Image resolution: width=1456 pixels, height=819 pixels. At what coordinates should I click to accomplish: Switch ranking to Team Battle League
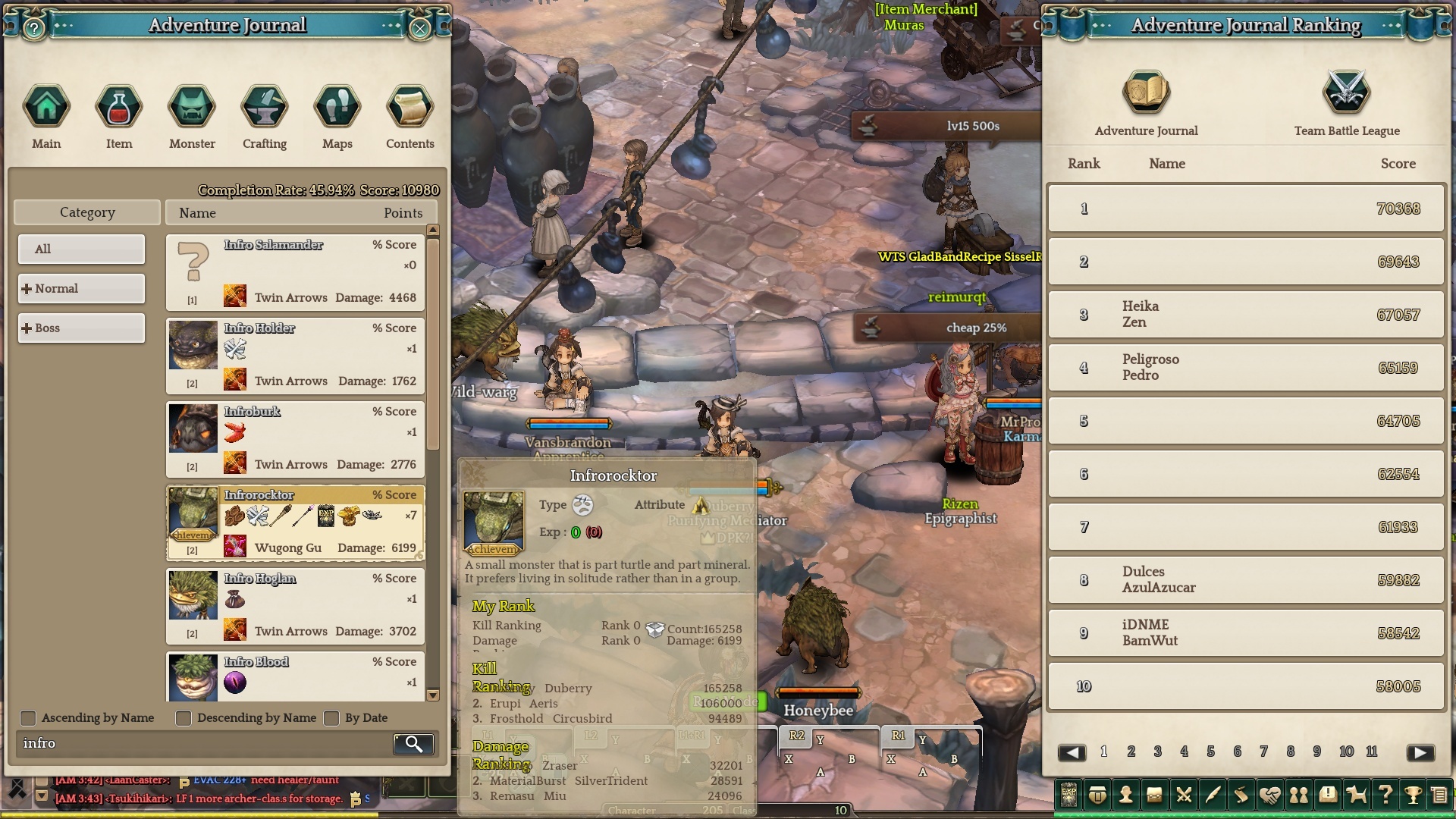tap(1347, 104)
